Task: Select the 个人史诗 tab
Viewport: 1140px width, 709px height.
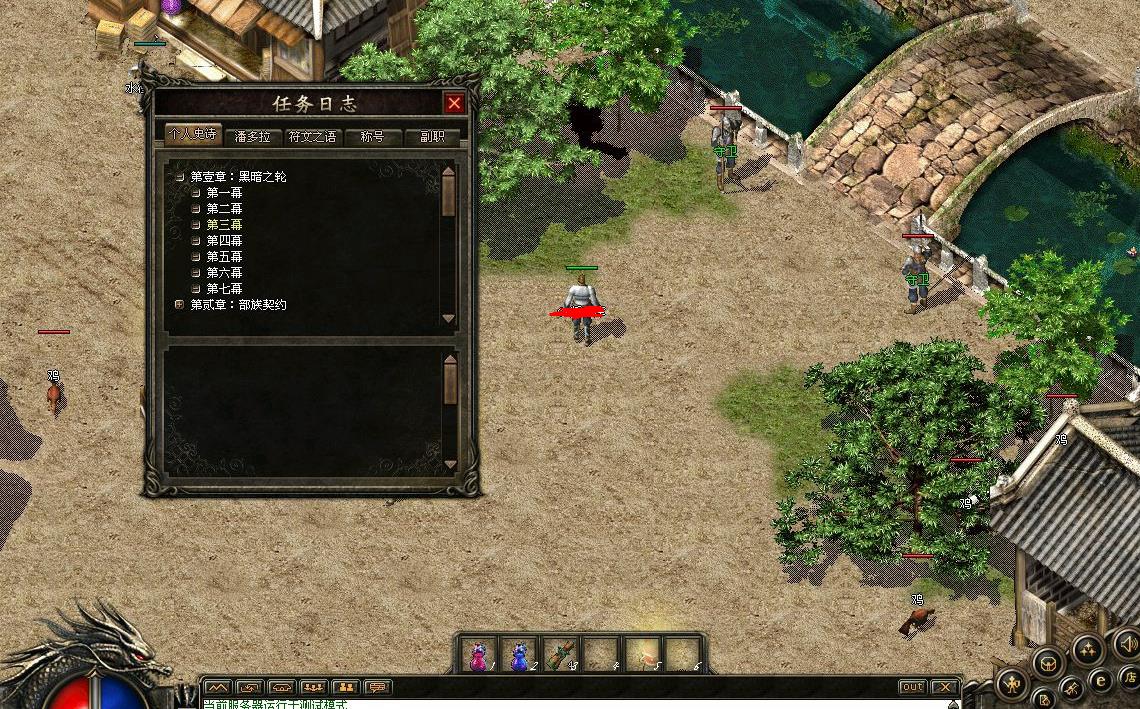Action: pos(192,135)
